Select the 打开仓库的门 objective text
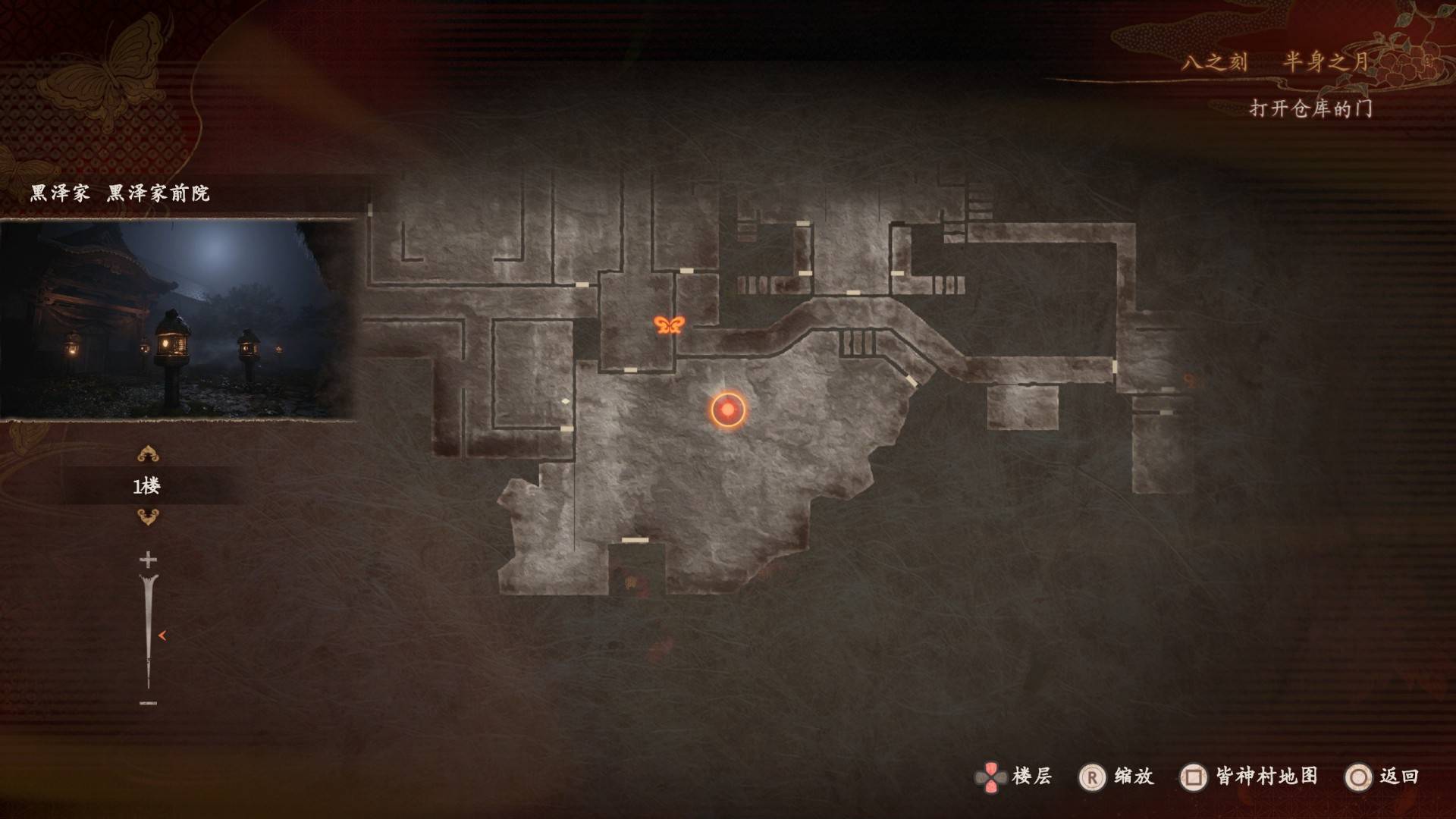 [x=1310, y=109]
